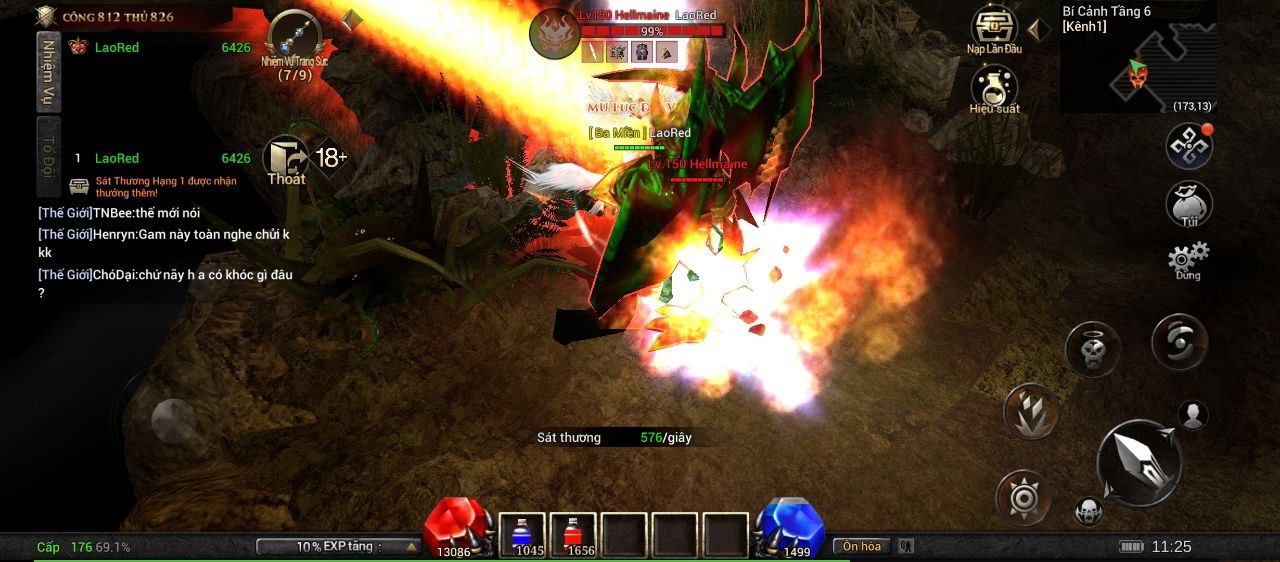The height and width of the screenshot is (562, 1280).
Task: Open the Túi inventory bag
Action: point(1189,204)
